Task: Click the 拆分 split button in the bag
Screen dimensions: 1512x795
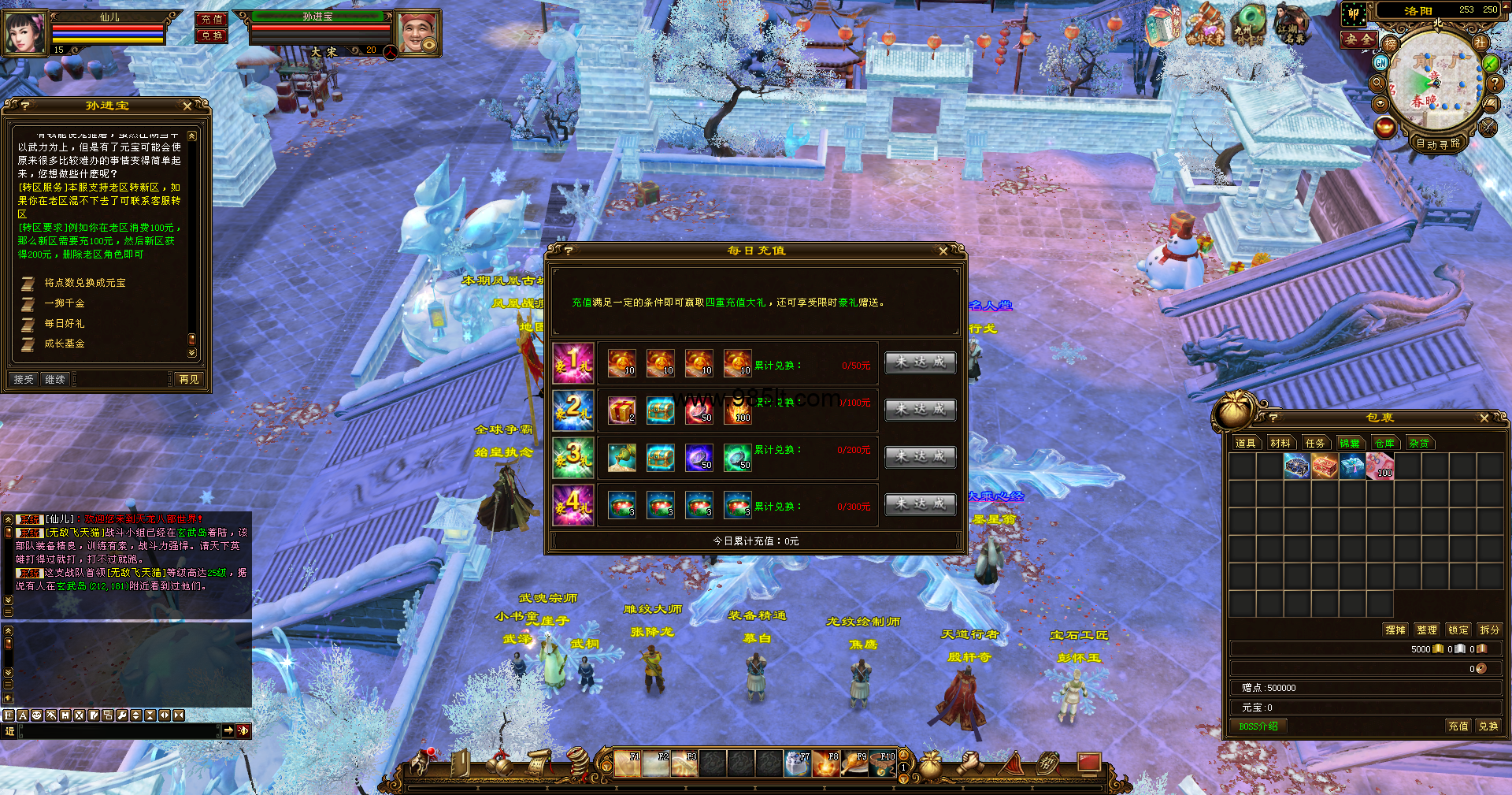Action: [1489, 630]
